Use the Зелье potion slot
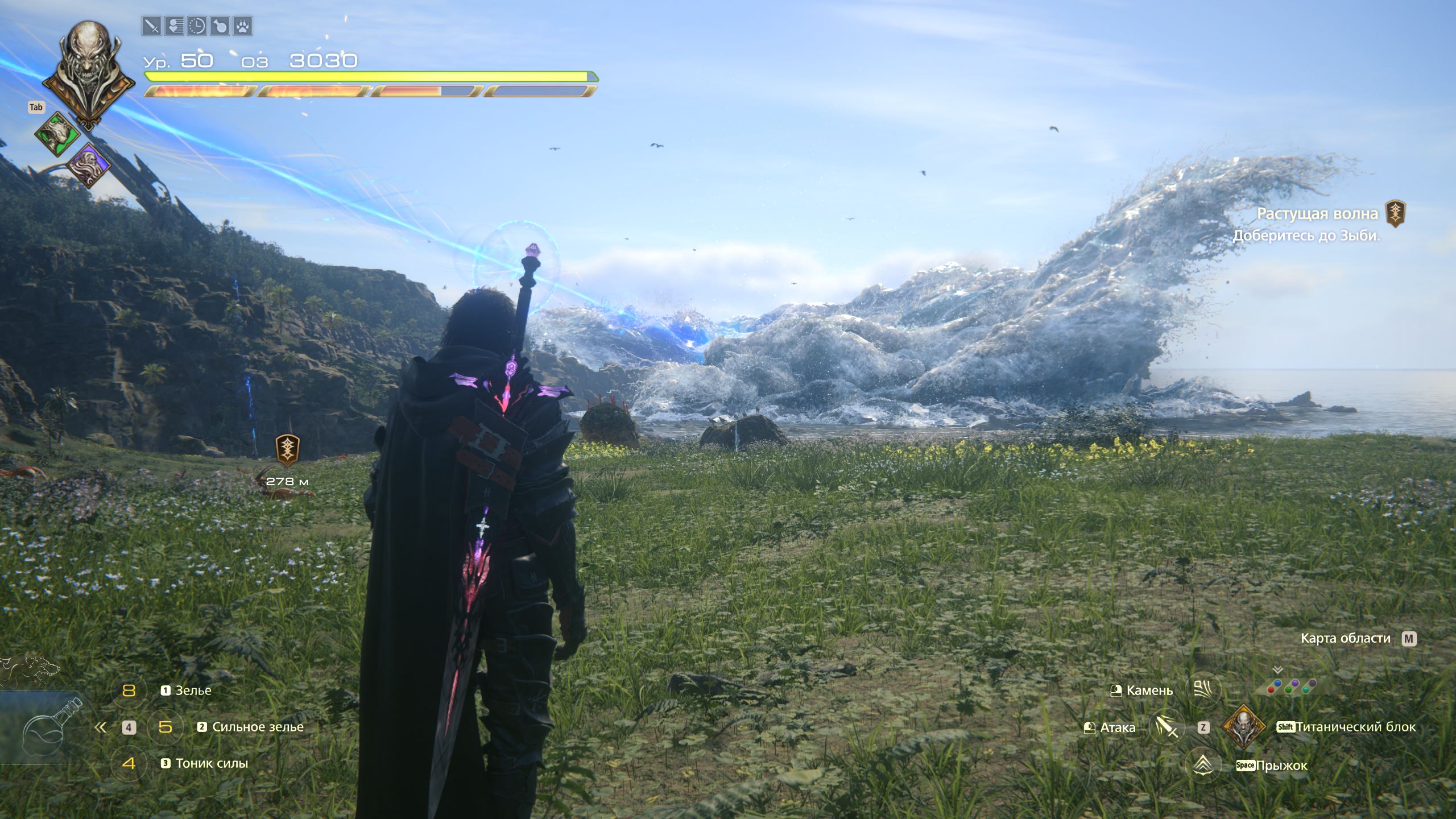The width and height of the screenshot is (1456, 819). tap(193, 690)
